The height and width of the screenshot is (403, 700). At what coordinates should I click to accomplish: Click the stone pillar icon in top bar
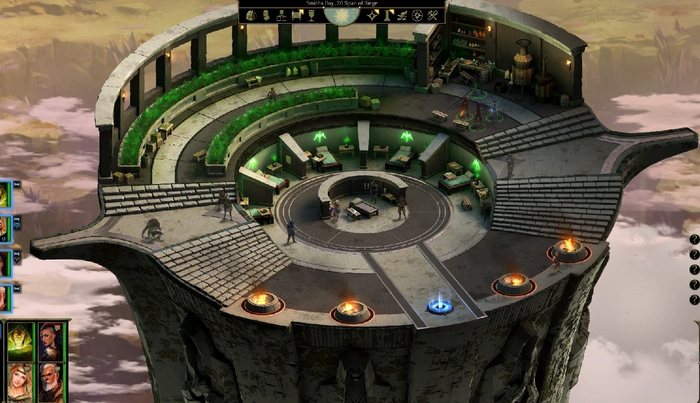pyautogui.click(x=387, y=15)
